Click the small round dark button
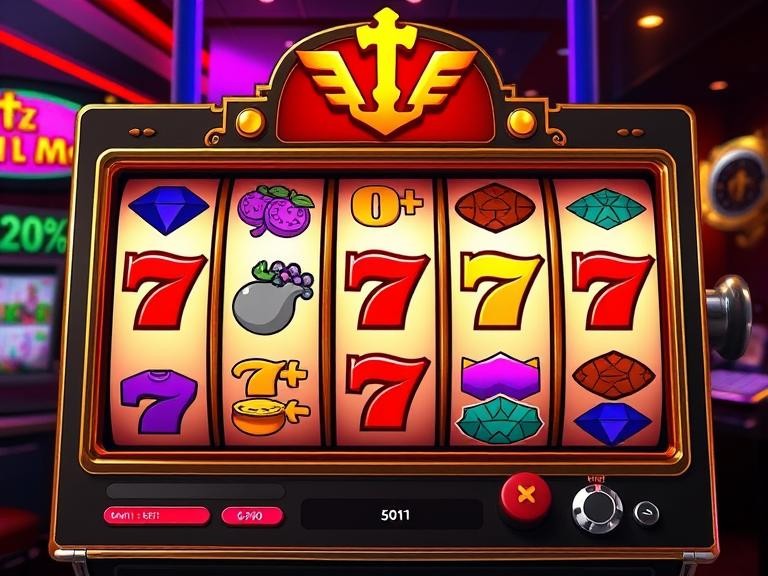768x576 pixels. click(x=647, y=512)
